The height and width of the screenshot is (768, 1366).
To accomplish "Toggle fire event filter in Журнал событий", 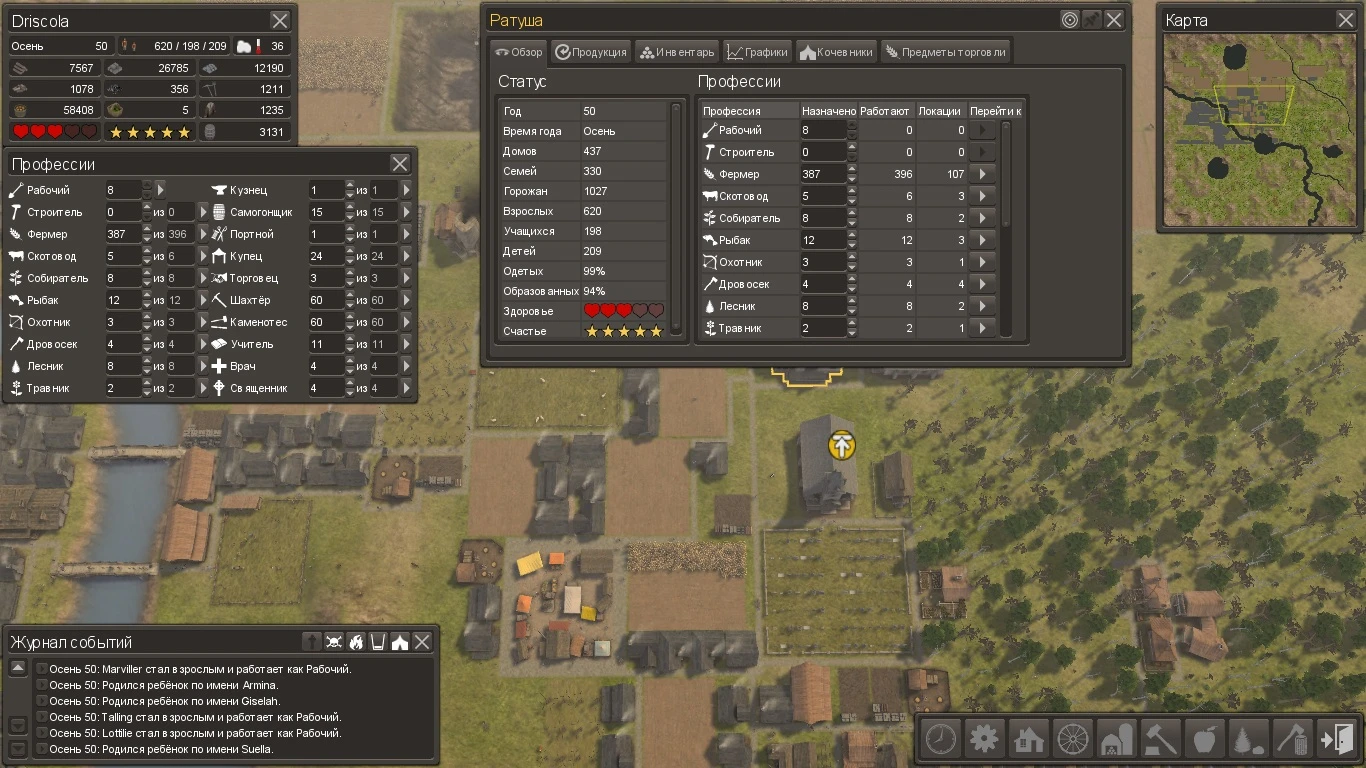I will tap(356, 641).
